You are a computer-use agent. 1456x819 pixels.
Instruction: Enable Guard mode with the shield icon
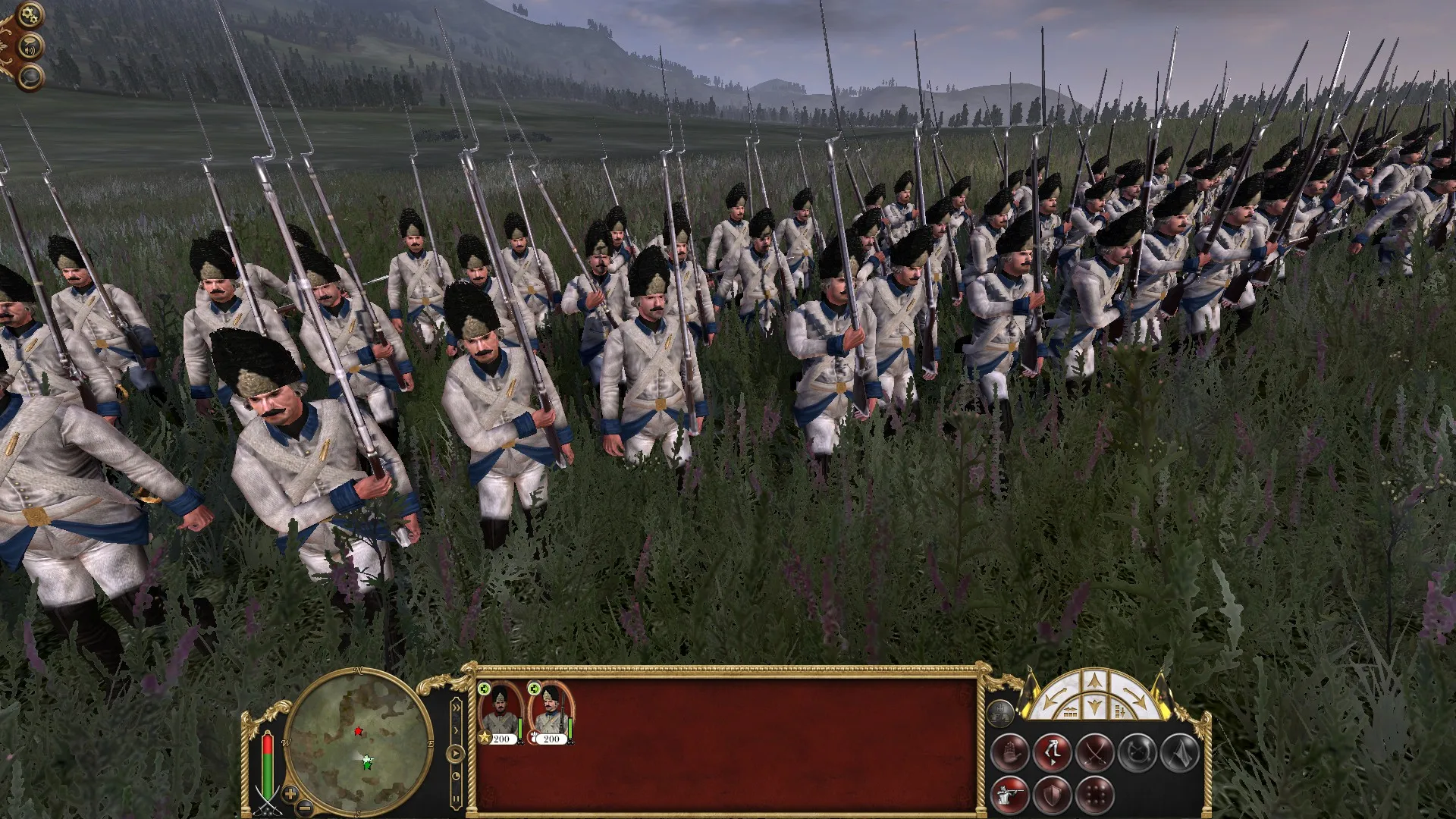coord(1053,795)
